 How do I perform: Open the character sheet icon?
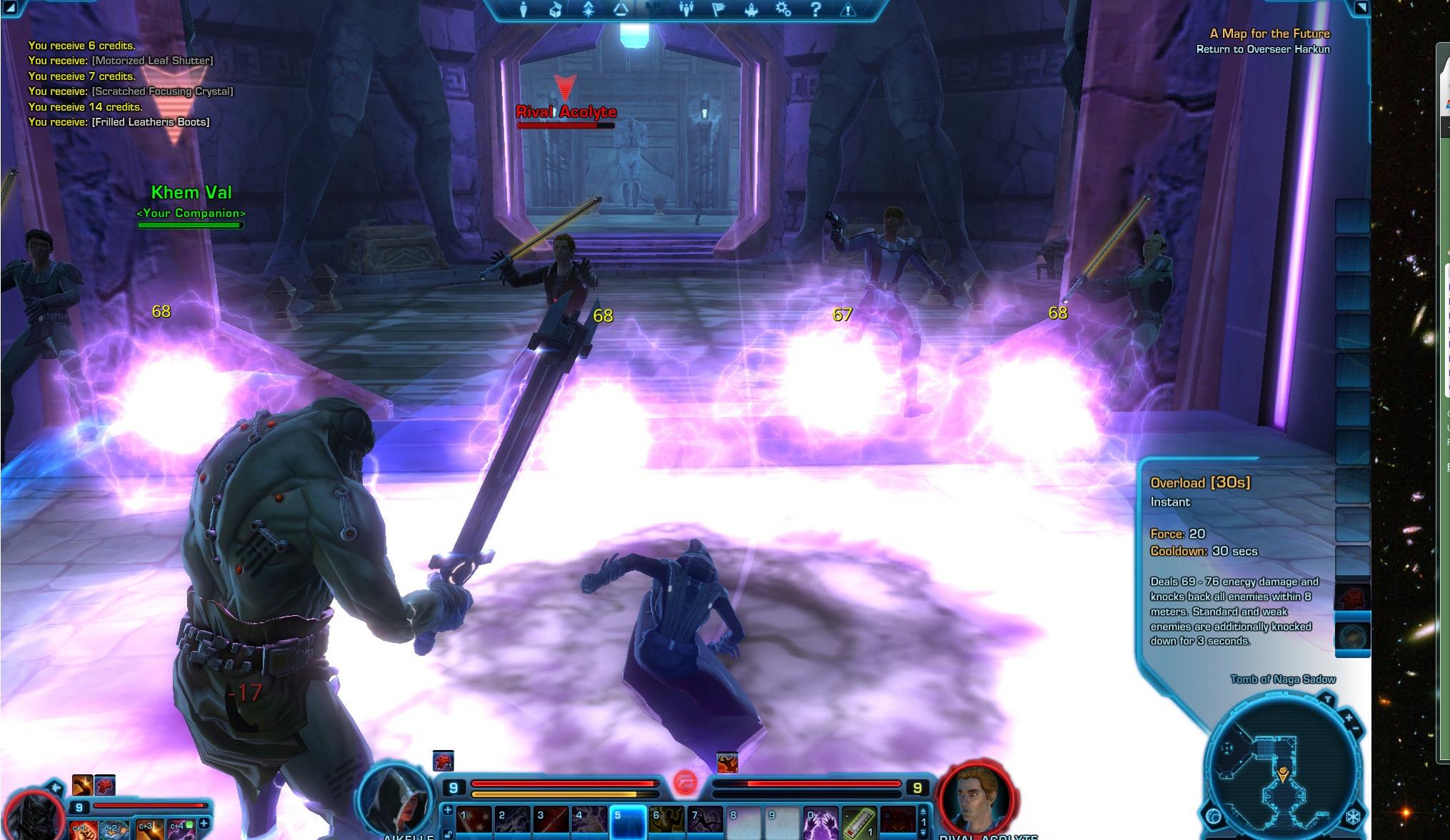[524, 9]
